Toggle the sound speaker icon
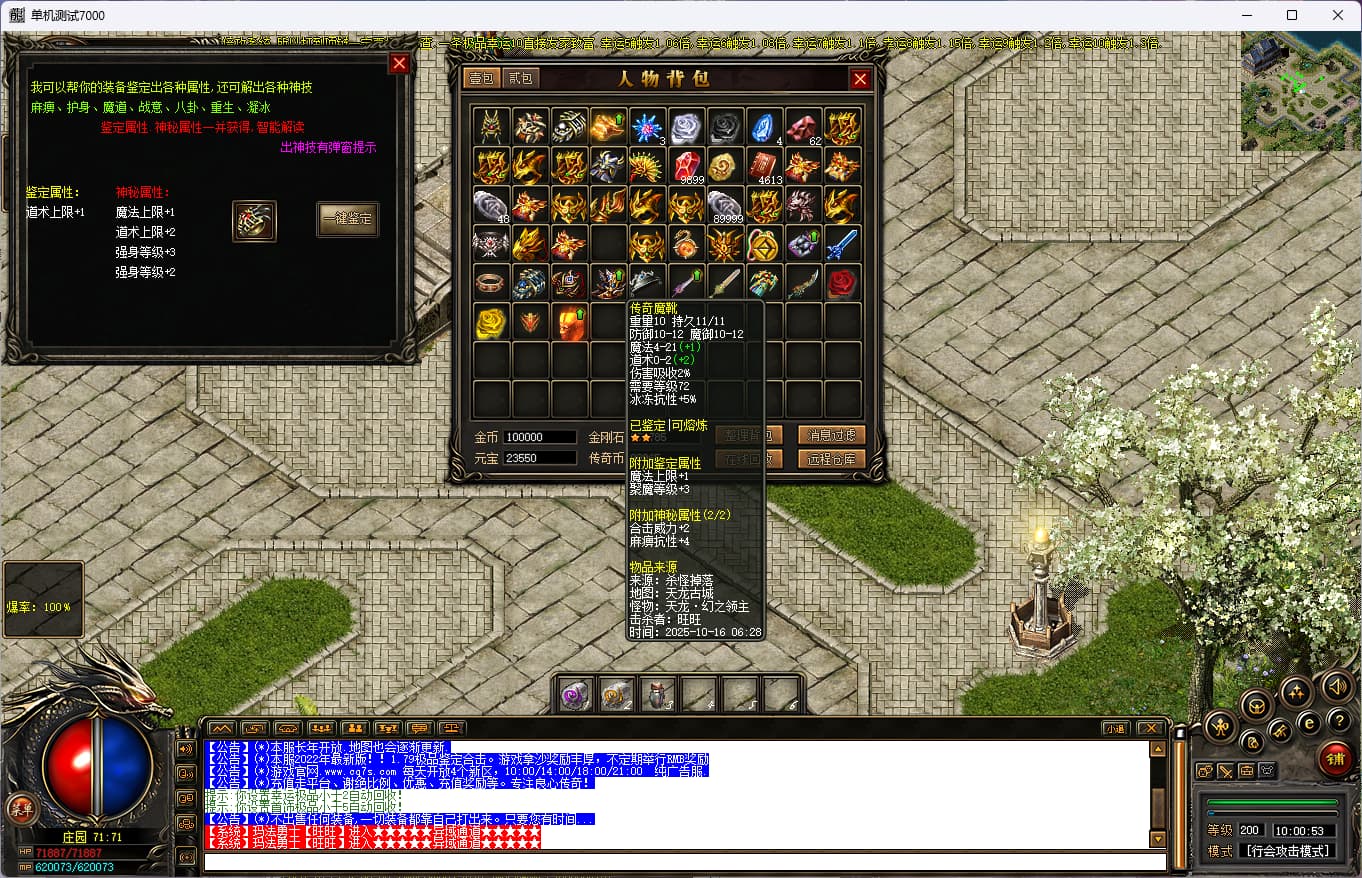The height and width of the screenshot is (878, 1362). 1337,686
